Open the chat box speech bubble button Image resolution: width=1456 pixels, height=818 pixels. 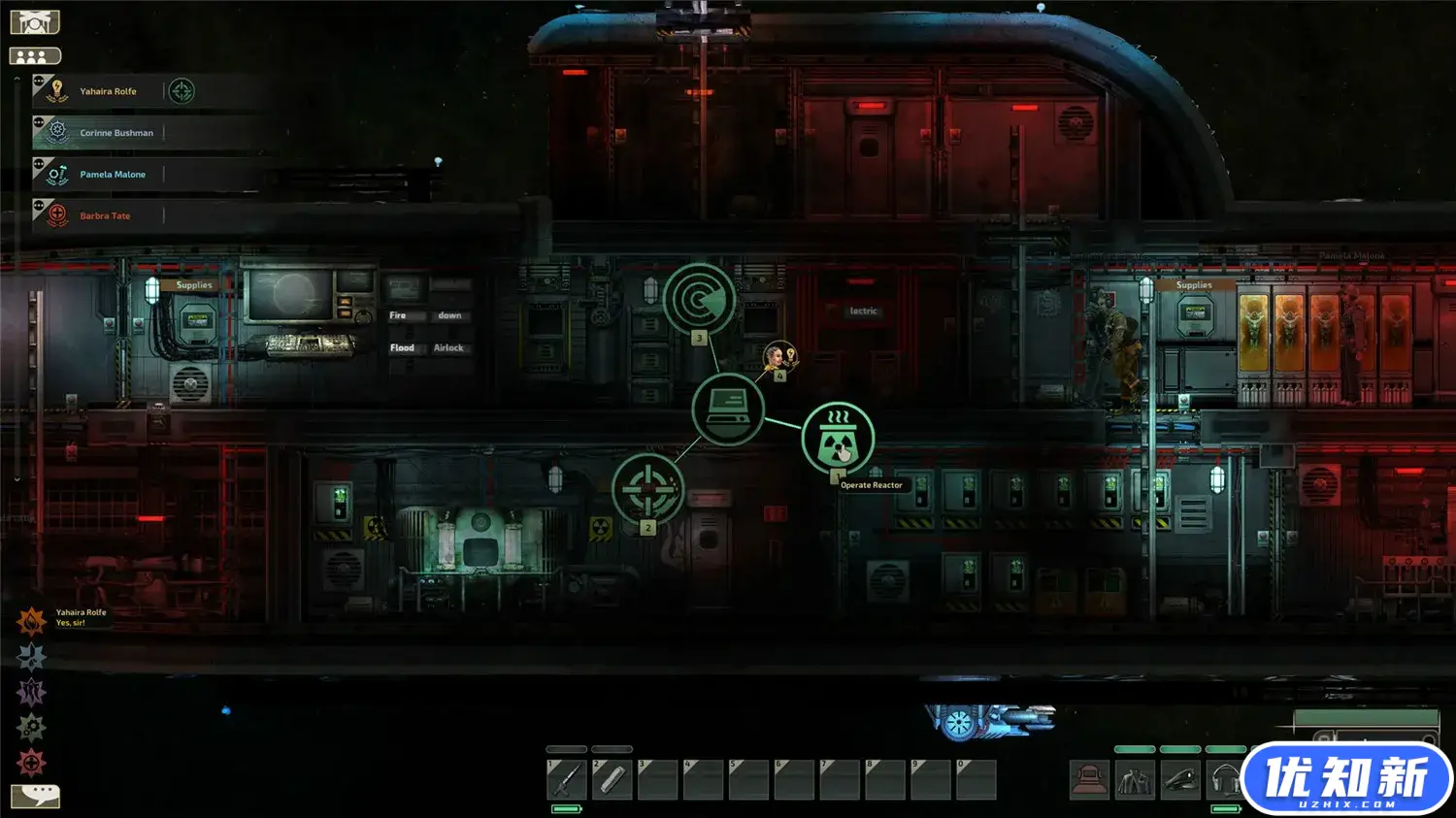35,796
